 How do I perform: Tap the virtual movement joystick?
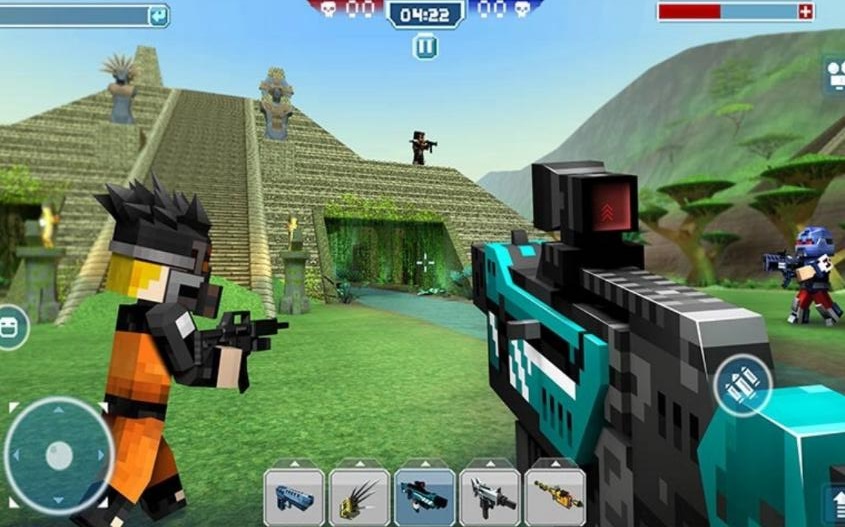pyautogui.click(x=59, y=455)
